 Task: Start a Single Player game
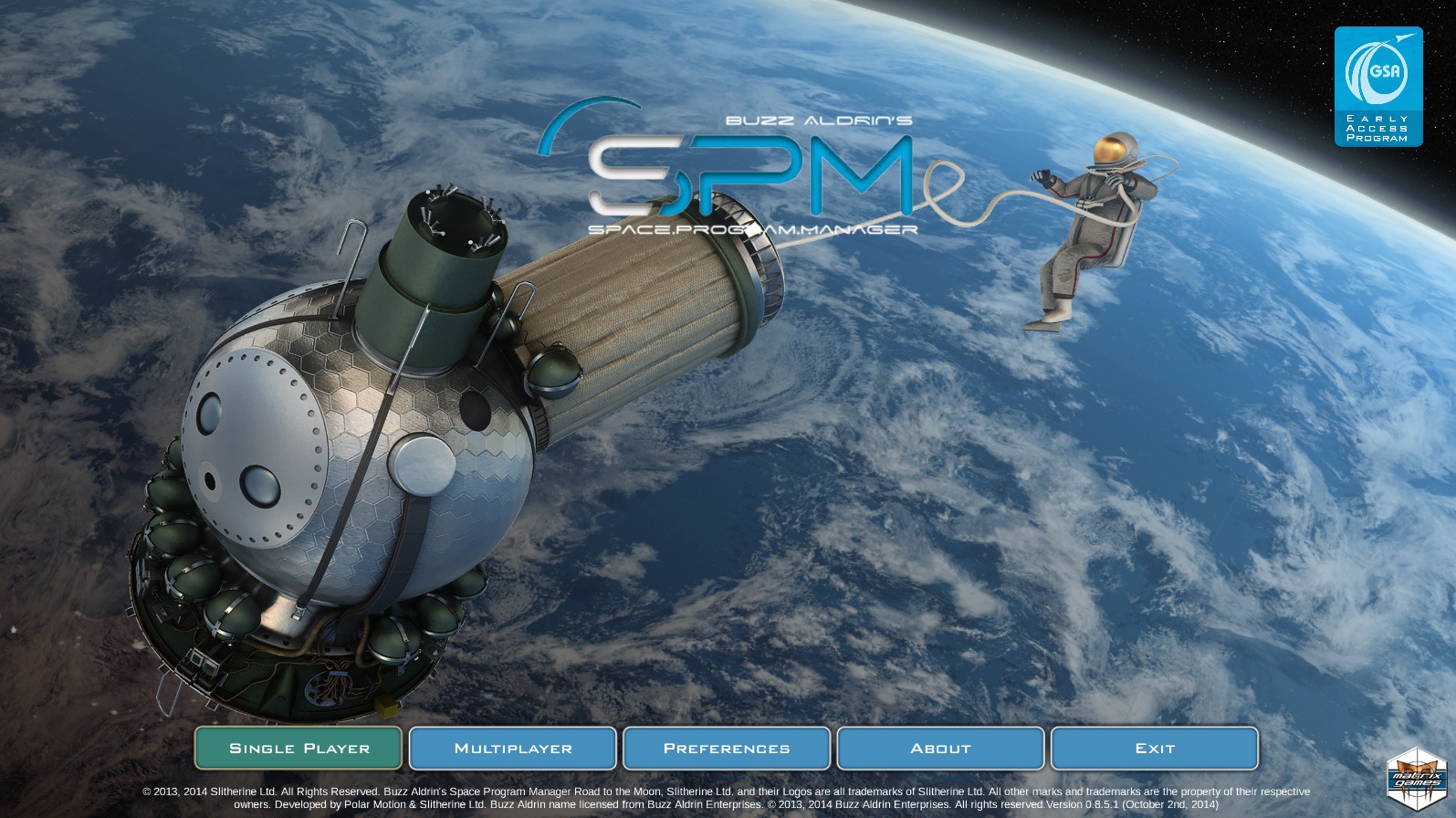click(299, 748)
